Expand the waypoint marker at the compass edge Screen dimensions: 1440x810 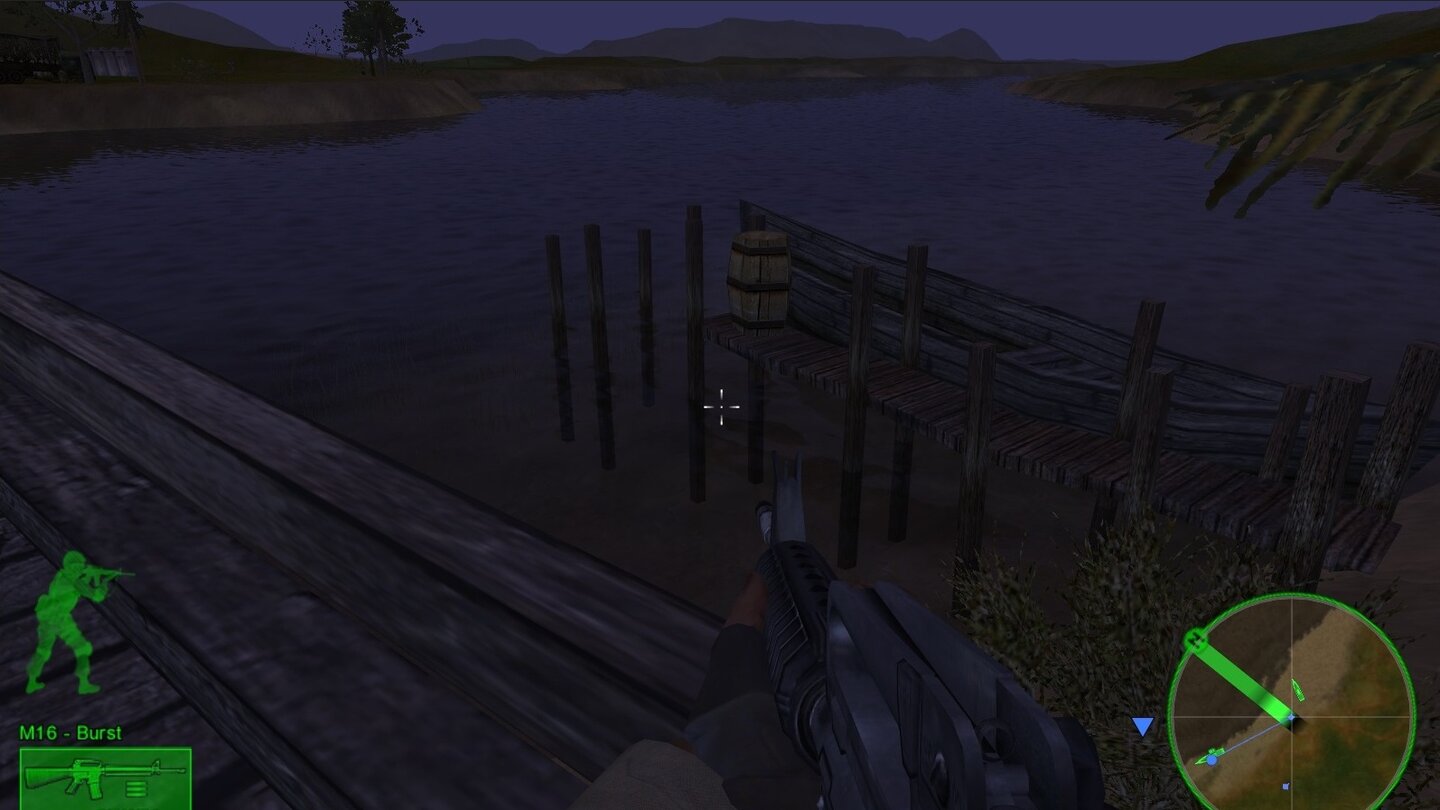coord(1196,641)
